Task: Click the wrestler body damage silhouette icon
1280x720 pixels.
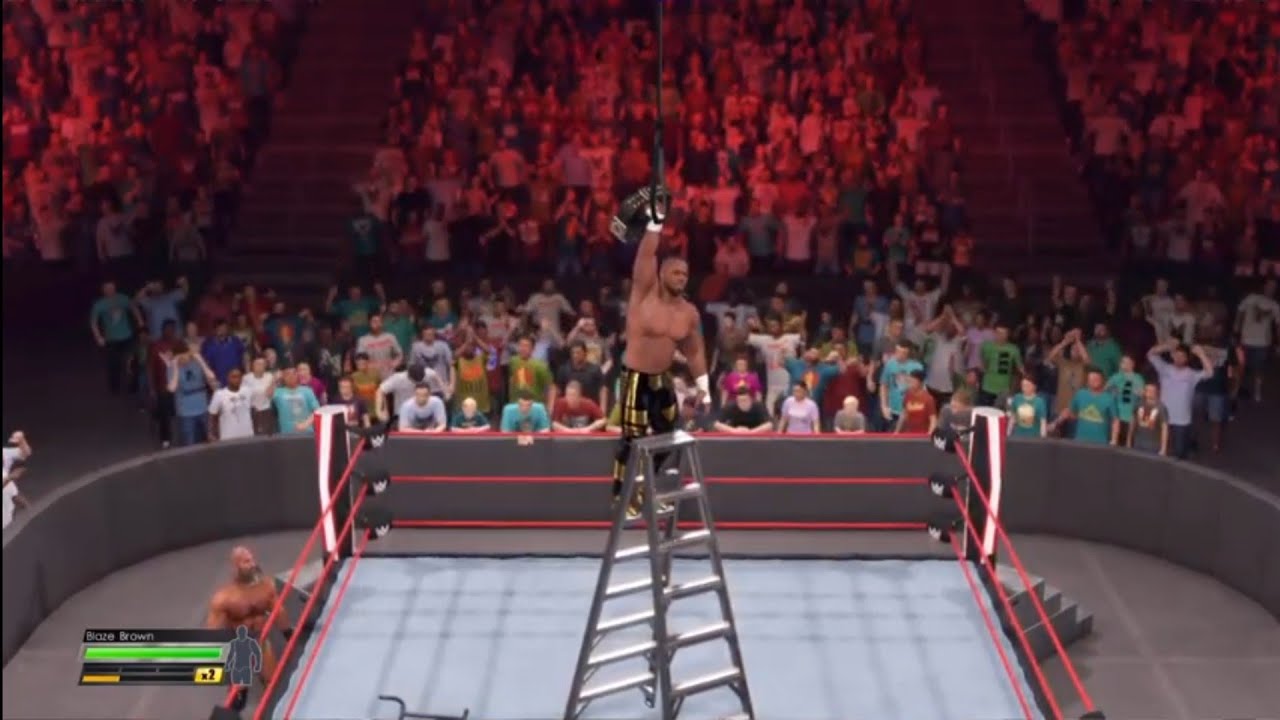Action: [x=242, y=657]
